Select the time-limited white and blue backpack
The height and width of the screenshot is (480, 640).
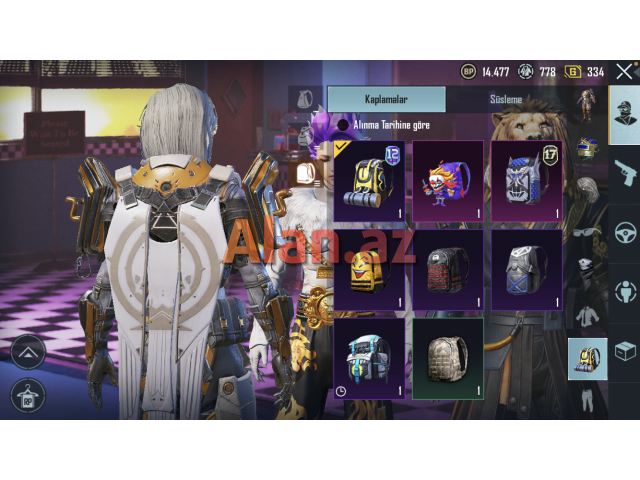[369, 357]
